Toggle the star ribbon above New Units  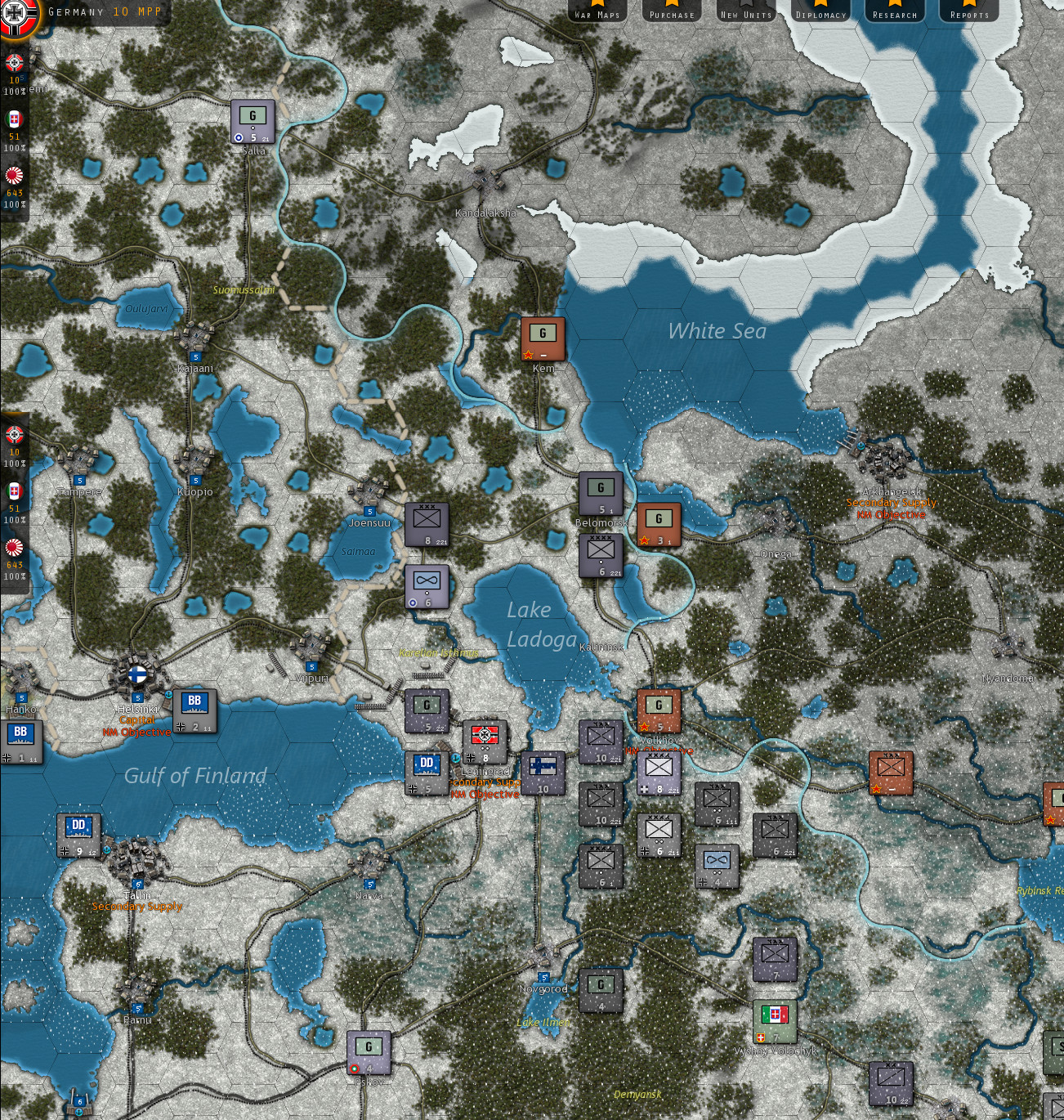(x=745, y=5)
